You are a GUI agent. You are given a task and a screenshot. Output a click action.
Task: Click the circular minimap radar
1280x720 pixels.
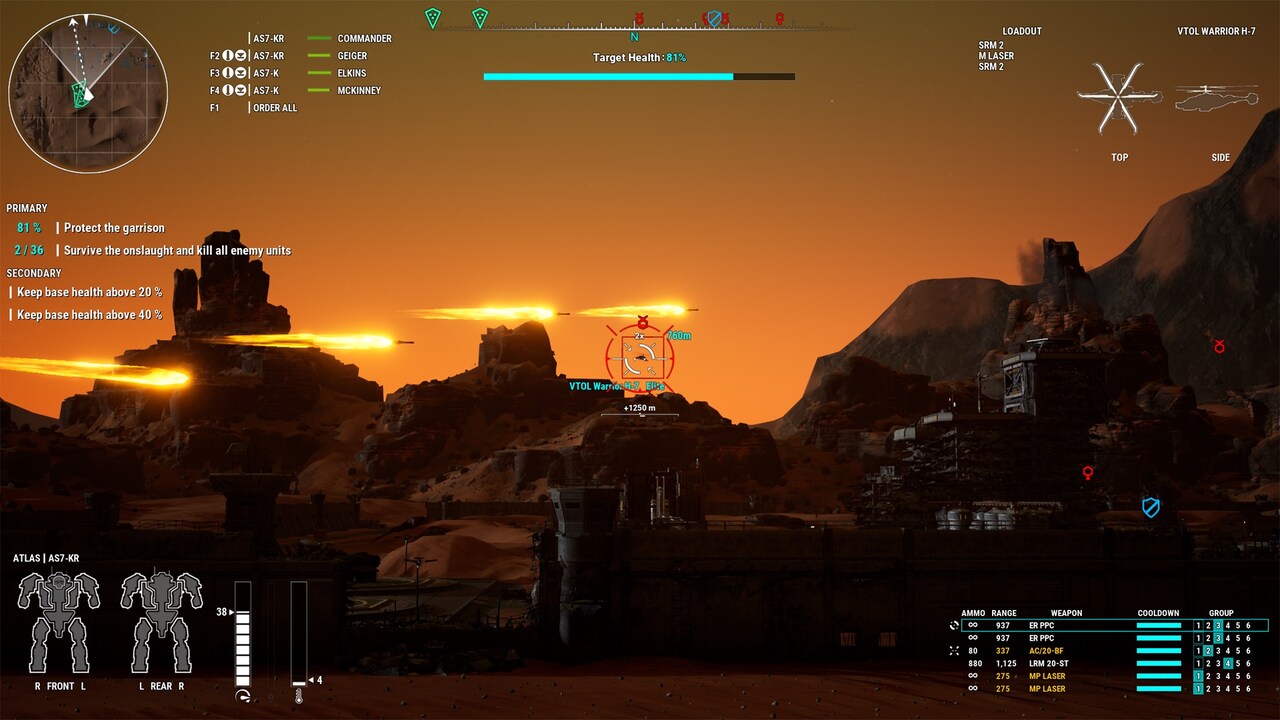(88, 93)
